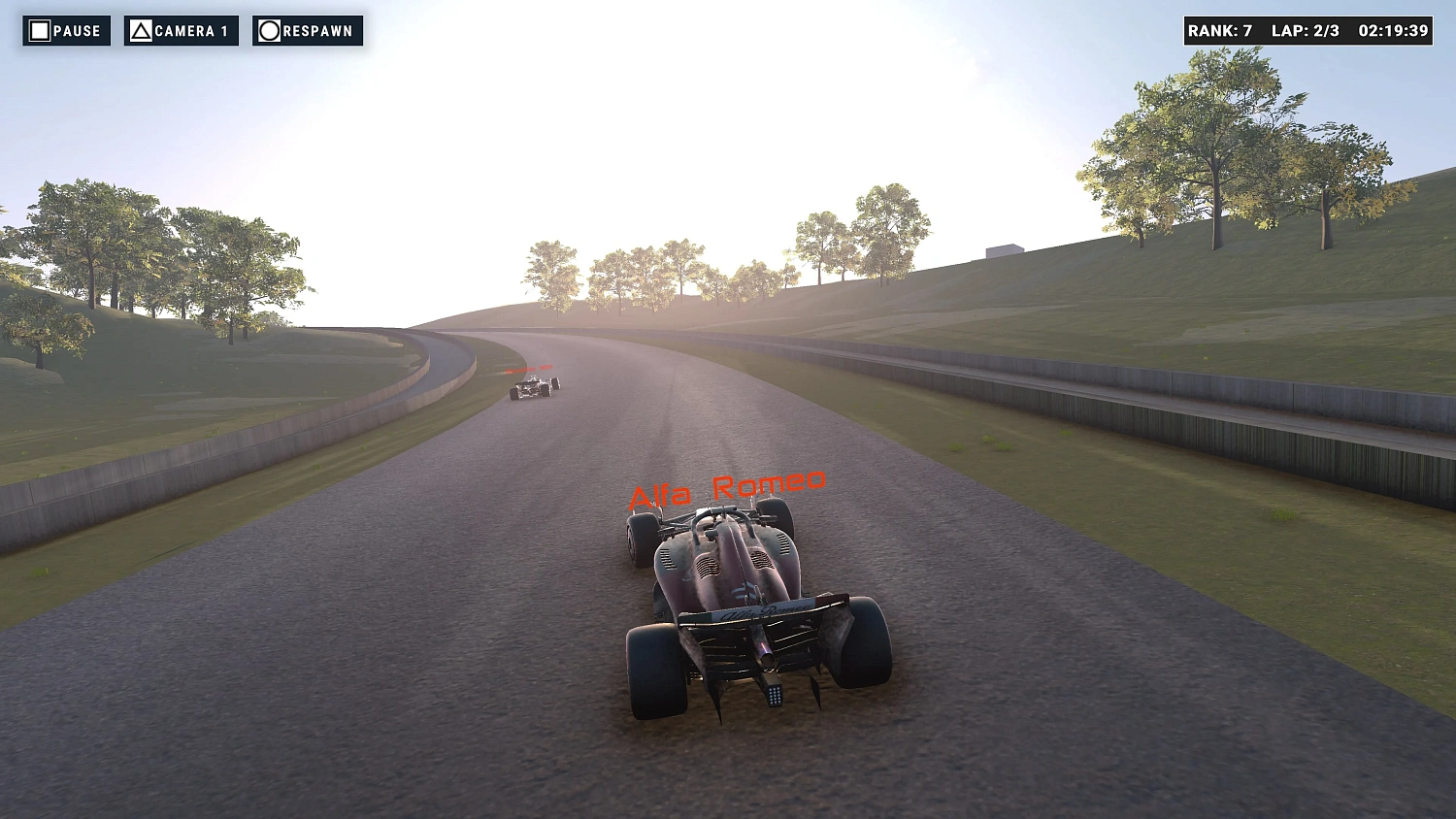1456x819 pixels.
Task: Click the red position marker above the distant car
Action: 531,369
